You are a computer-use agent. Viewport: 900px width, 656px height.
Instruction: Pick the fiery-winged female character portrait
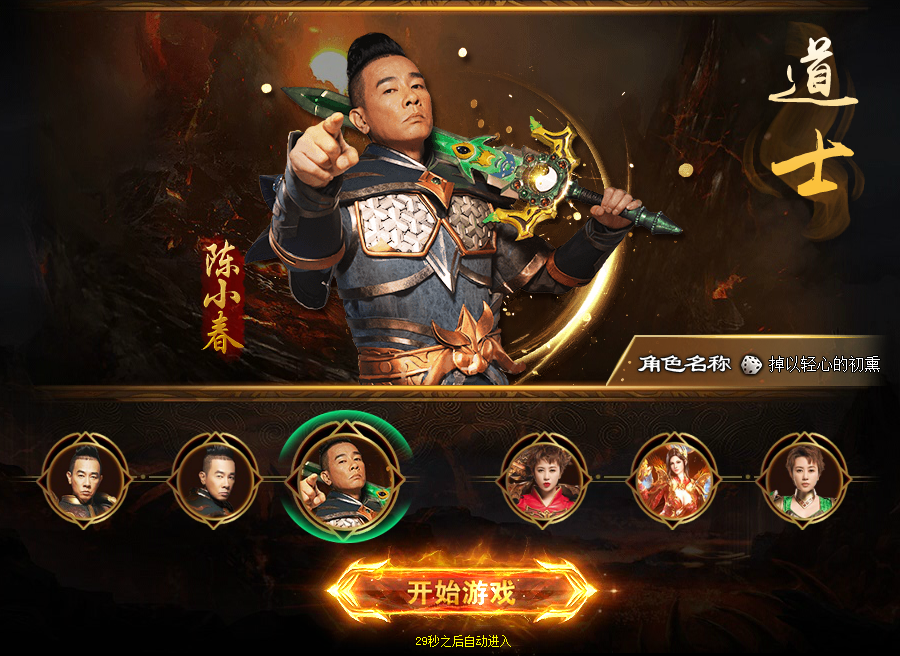(673, 478)
